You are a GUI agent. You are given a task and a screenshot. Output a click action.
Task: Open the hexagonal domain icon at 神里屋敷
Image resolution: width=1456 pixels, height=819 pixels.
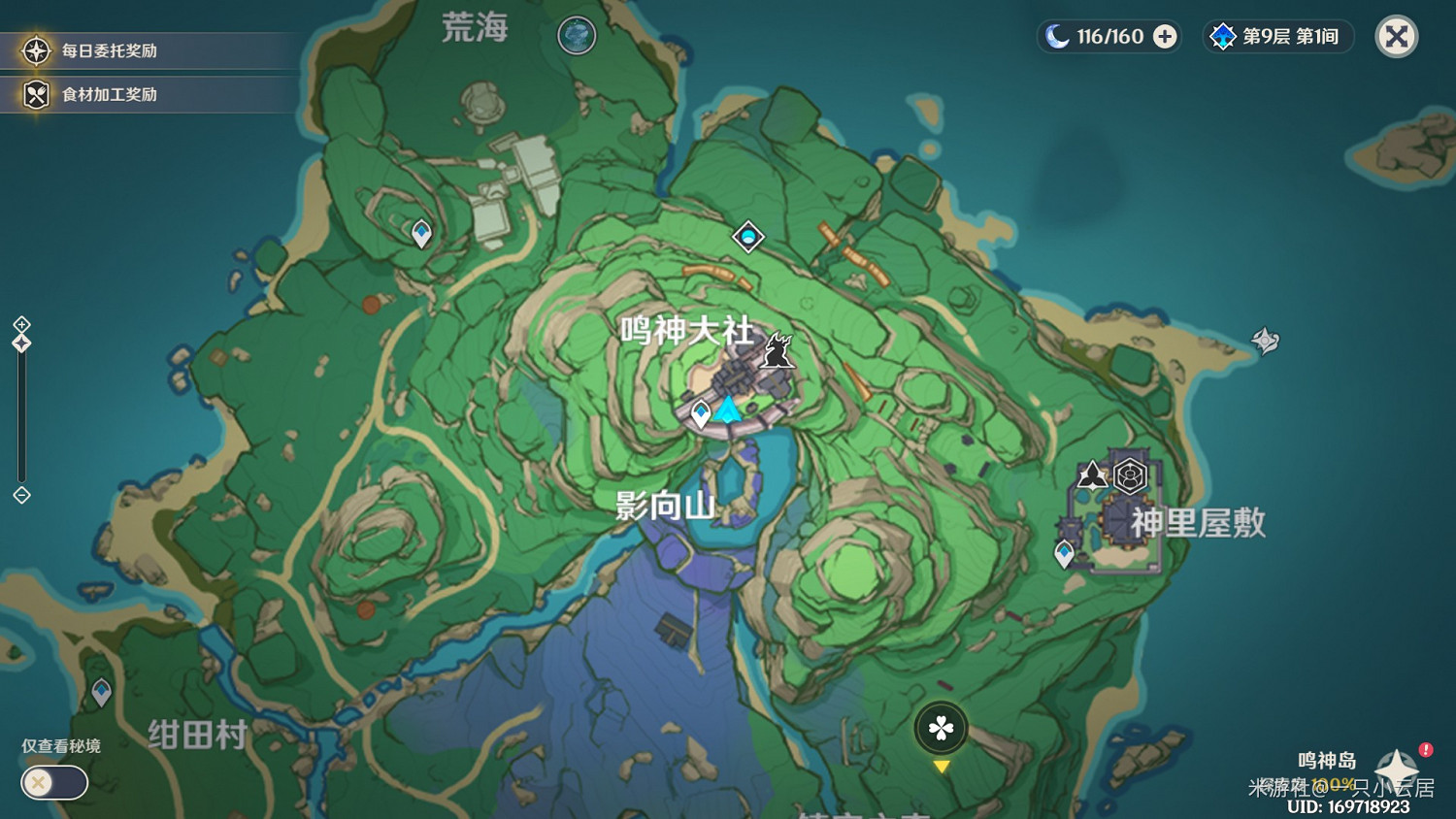[1129, 475]
